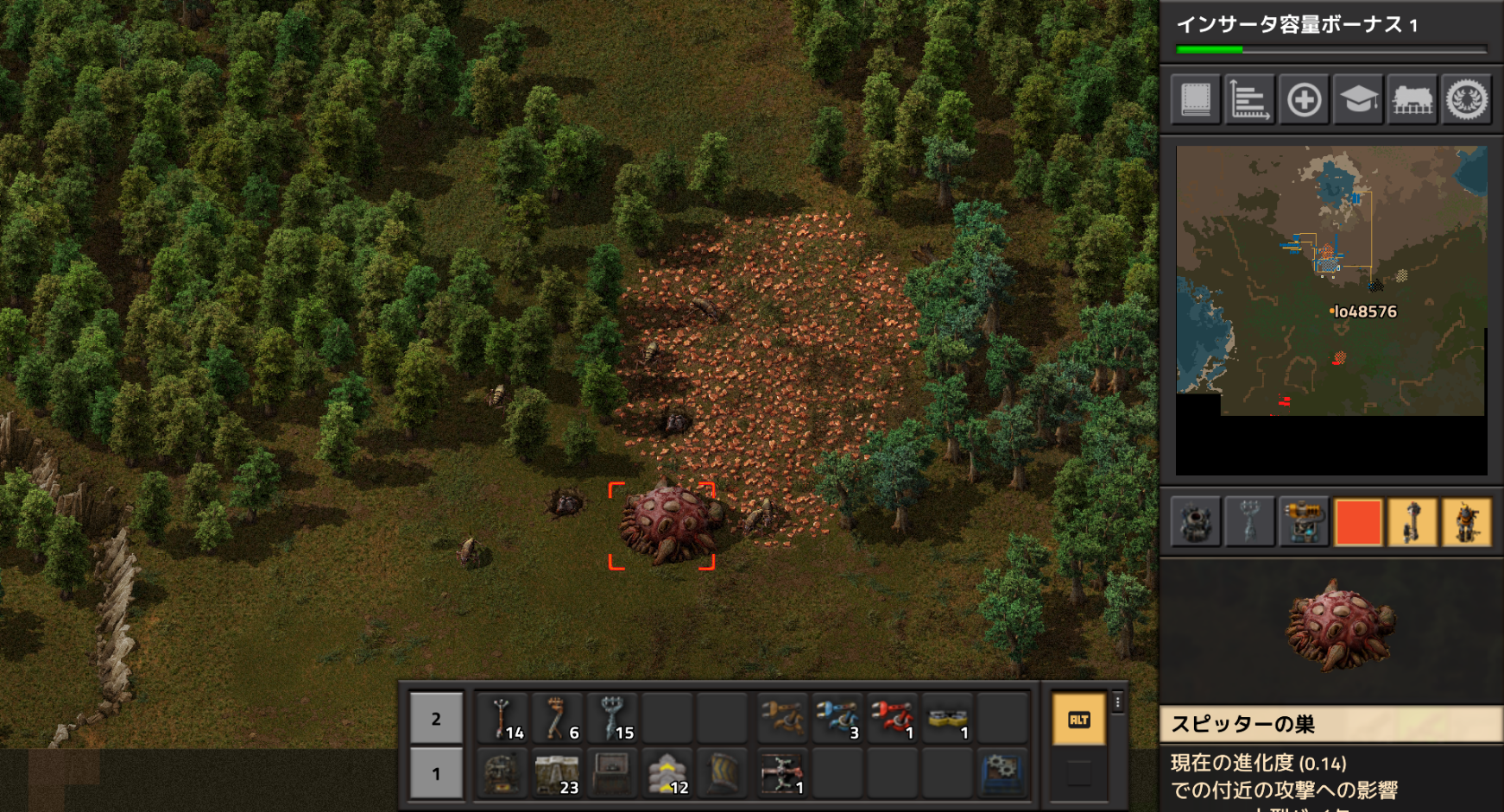Toggle the orange pollution map overlay
The height and width of the screenshot is (812, 1504).
1358,522
